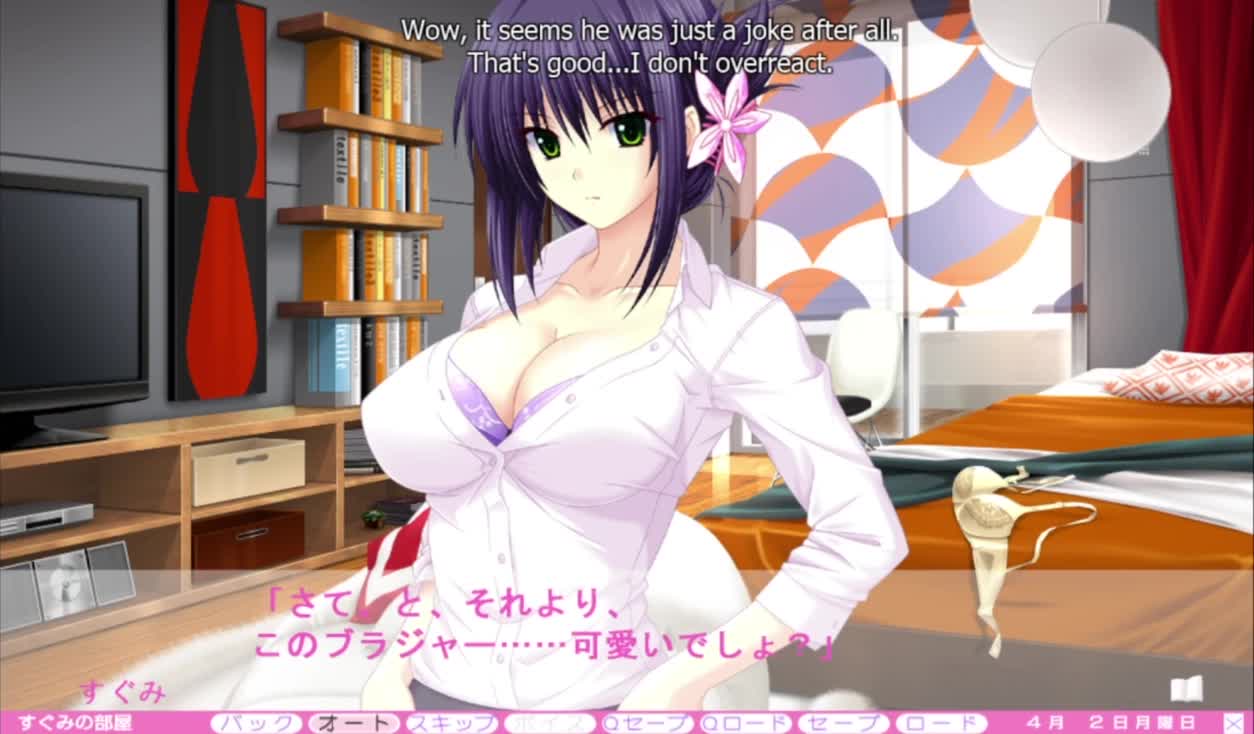1254x734 pixels.
Task: Open the ロード (Load) menu
Action: [x=941, y=723]
